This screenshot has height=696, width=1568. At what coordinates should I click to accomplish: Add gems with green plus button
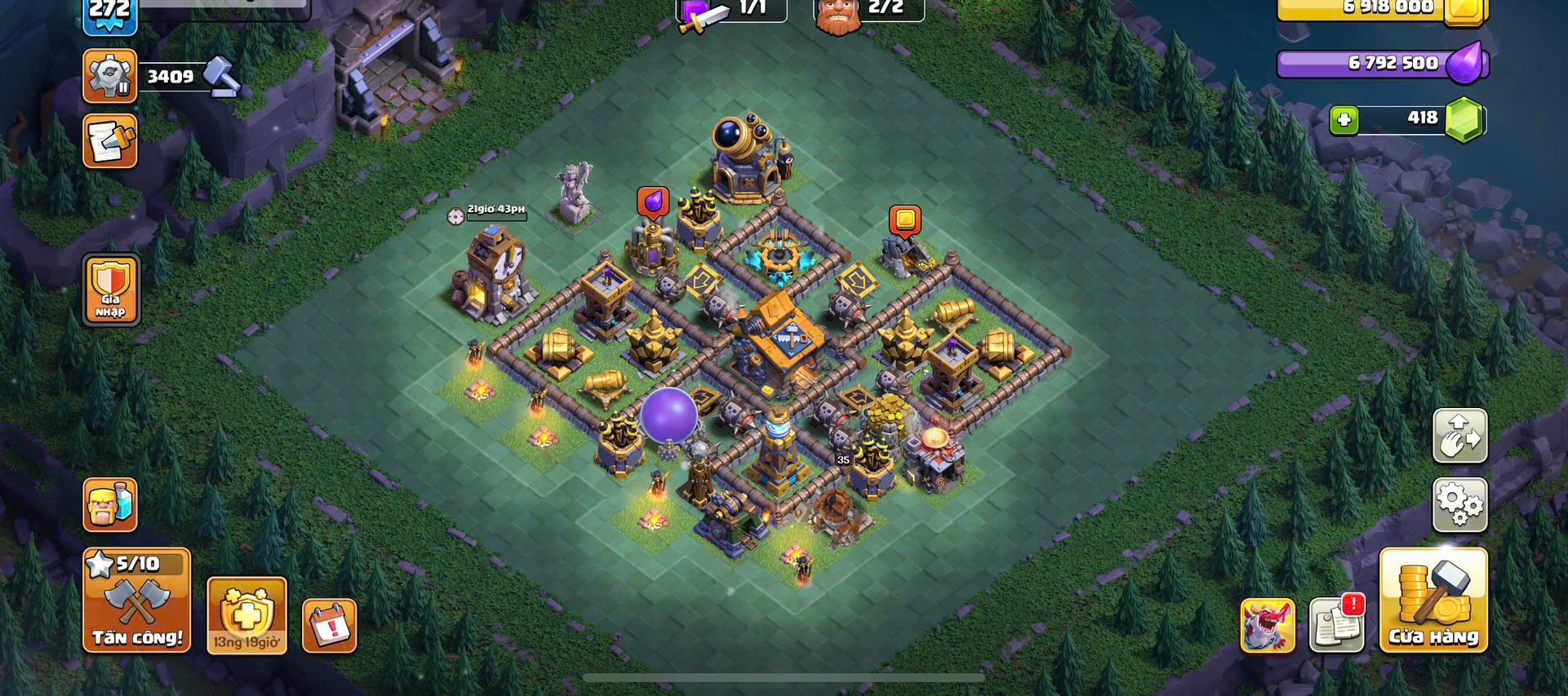[x=1344, y=121]
